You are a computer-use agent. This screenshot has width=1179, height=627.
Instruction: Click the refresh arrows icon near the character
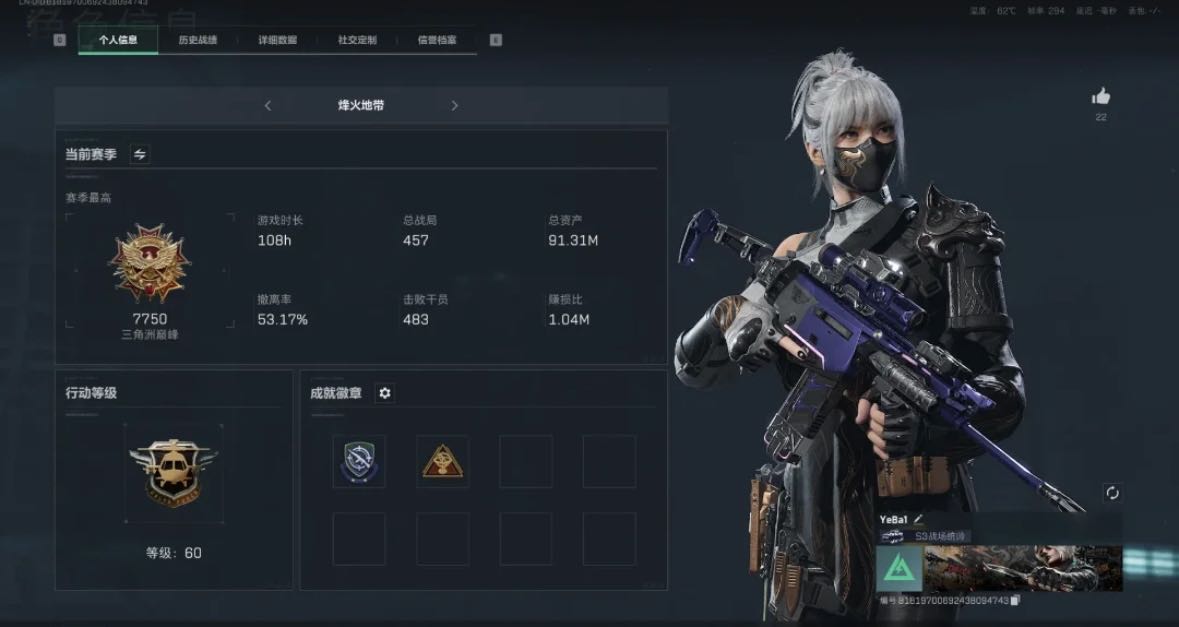click(1112, 493)
